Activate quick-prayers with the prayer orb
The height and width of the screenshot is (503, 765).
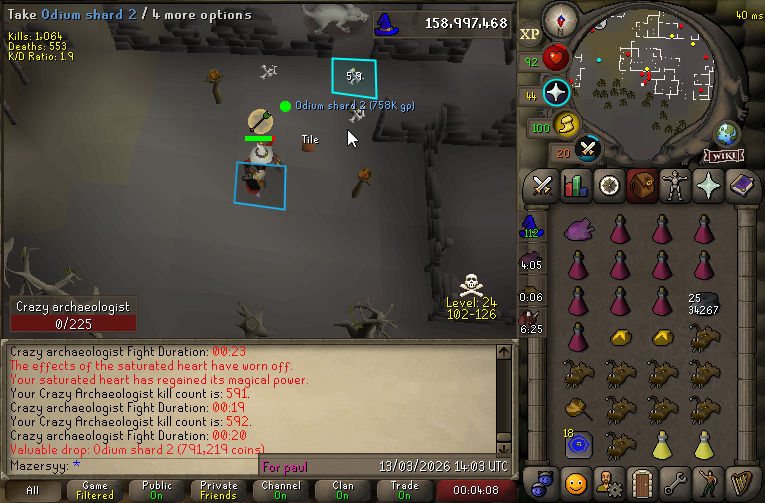tap(557, 93)
